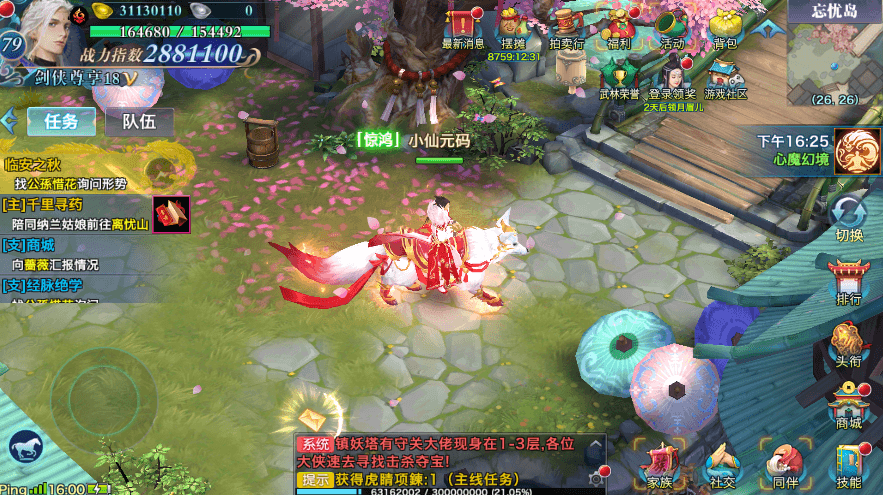Open the 拍卖行 auction house
This screenshot has height=495, width=884.
coord(568,27)
